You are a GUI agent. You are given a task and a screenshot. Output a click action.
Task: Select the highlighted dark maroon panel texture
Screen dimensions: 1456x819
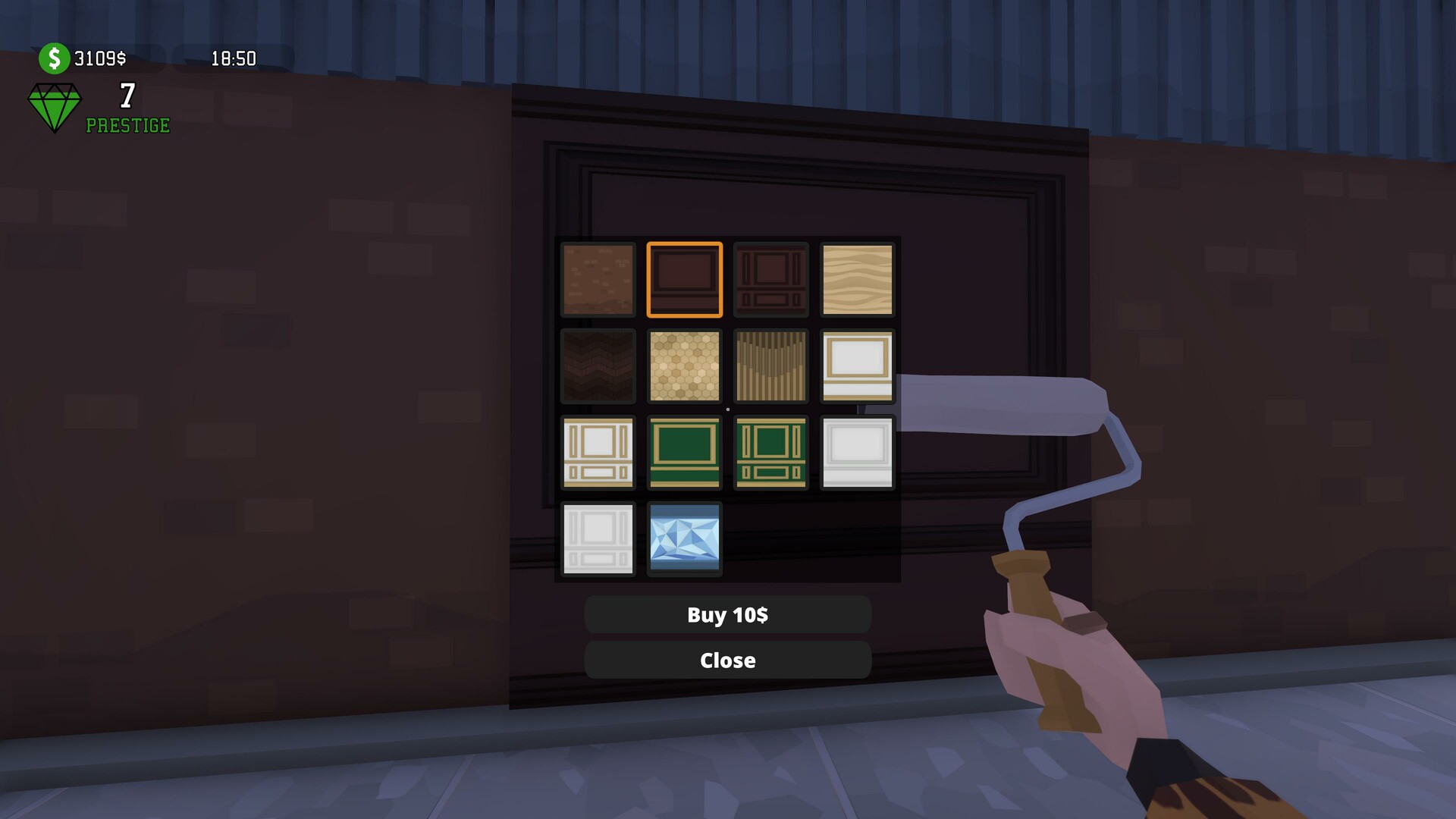click(684, 279)
